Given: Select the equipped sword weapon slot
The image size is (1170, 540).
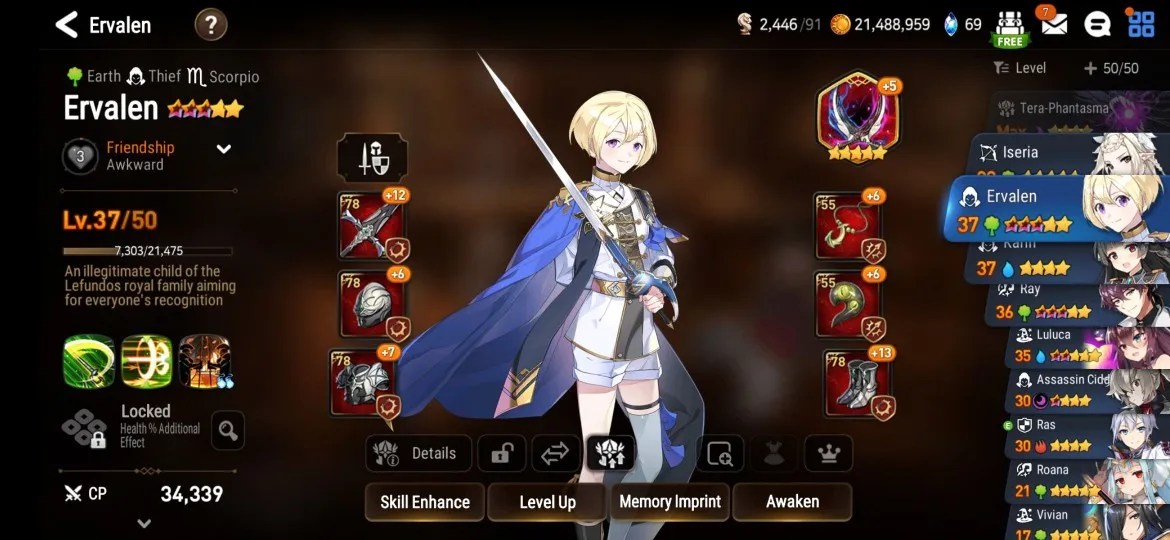Looking at the screenshot, I should click(371, 225).
